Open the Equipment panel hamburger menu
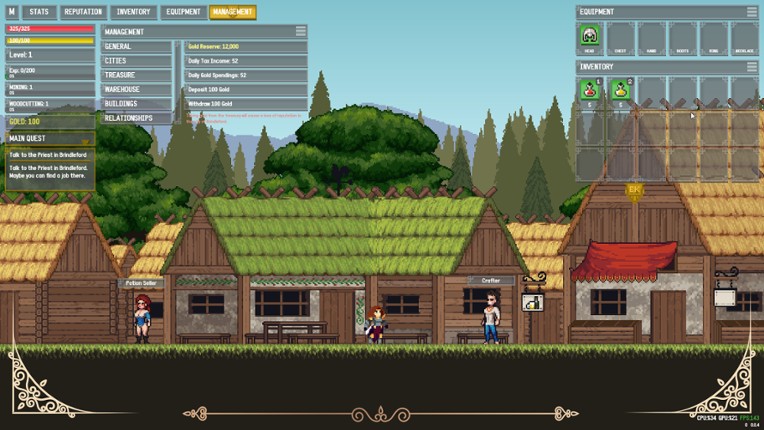The width and height of the screenshot is (764, 430). [752, 12]
